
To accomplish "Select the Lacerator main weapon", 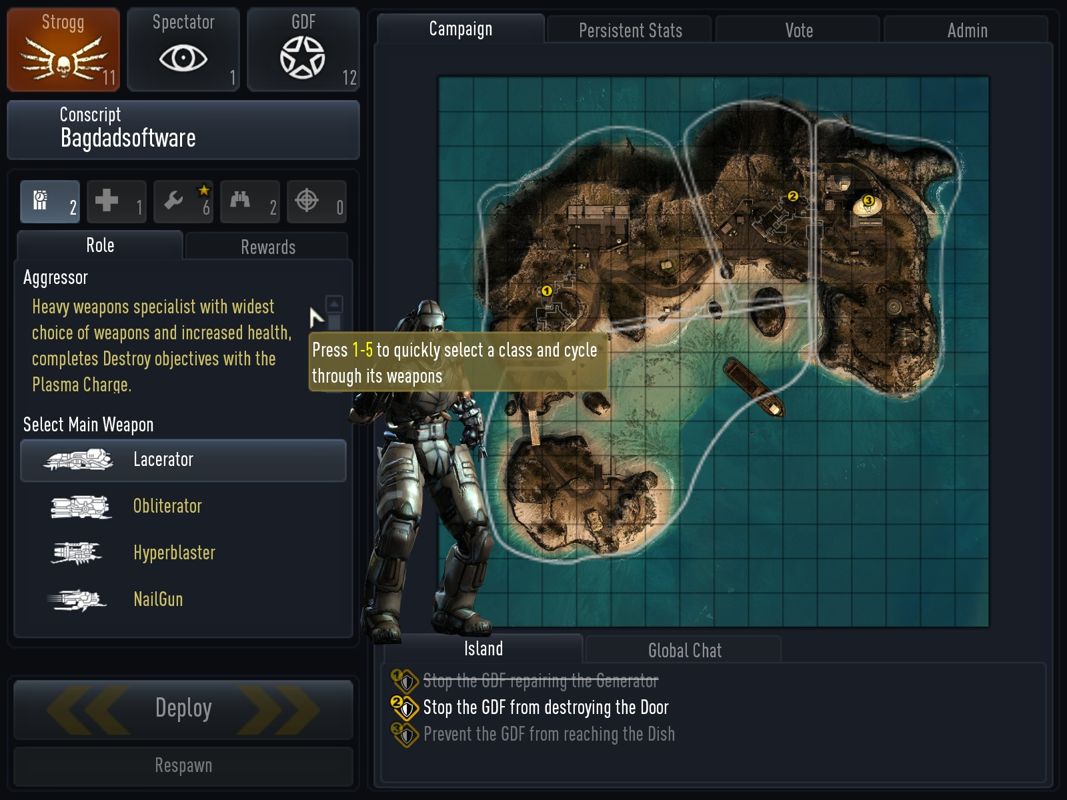I will pyautogui.click(x=183, y=460).
